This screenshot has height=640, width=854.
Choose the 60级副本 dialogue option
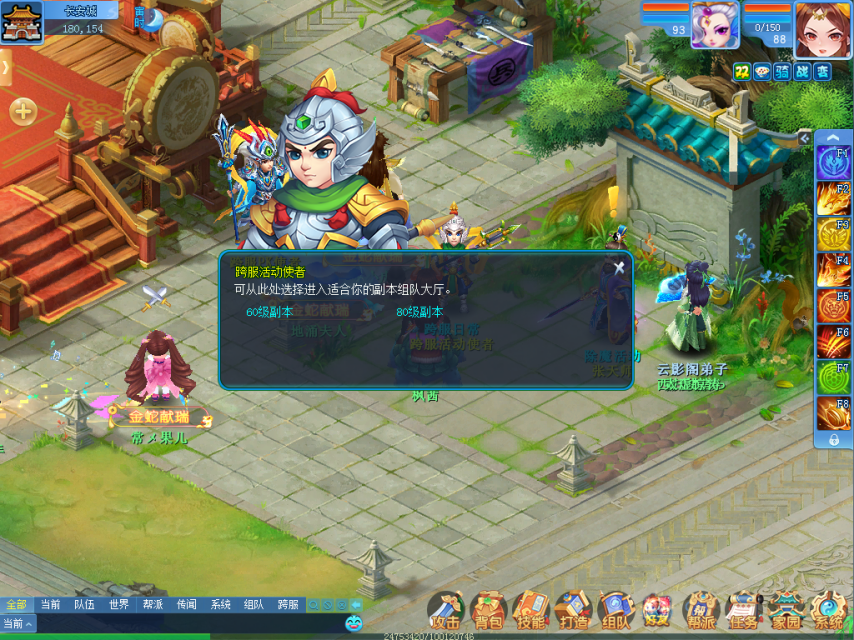point(270,312)
